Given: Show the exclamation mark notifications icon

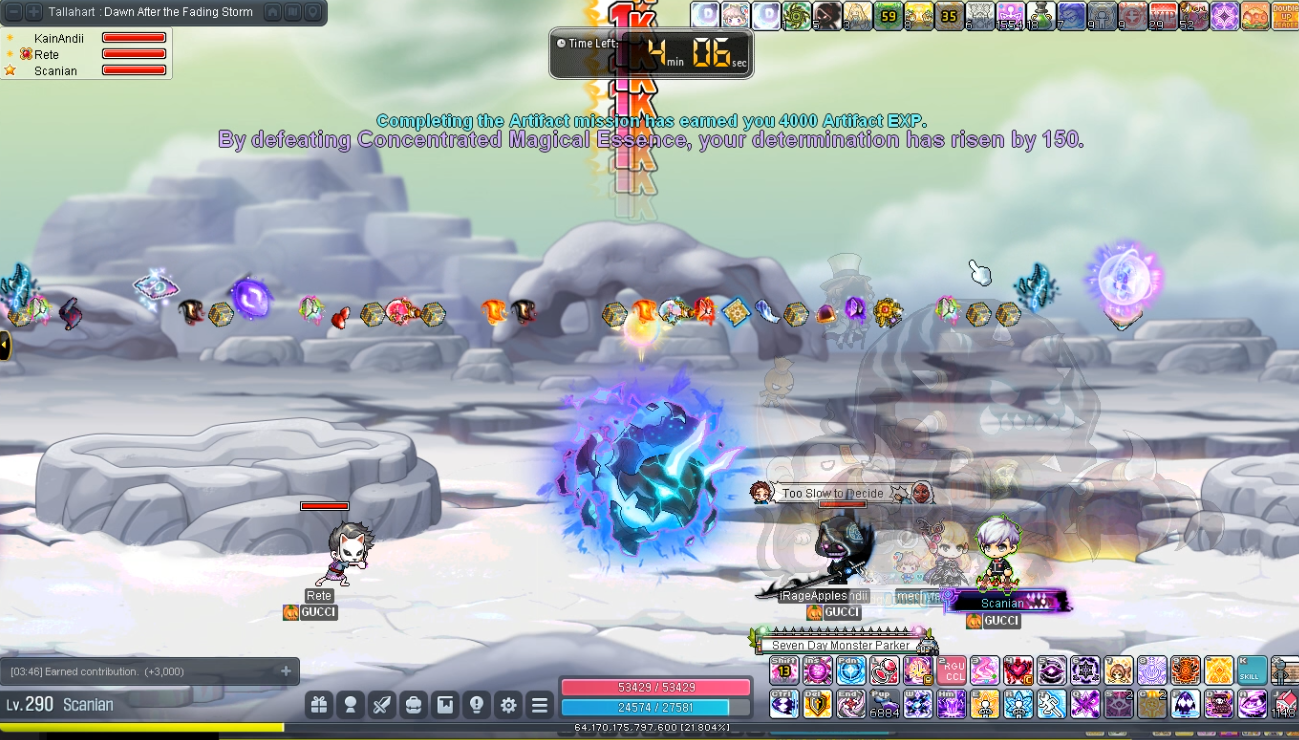Looking at the screenshot, I should [x=477, y=705].
